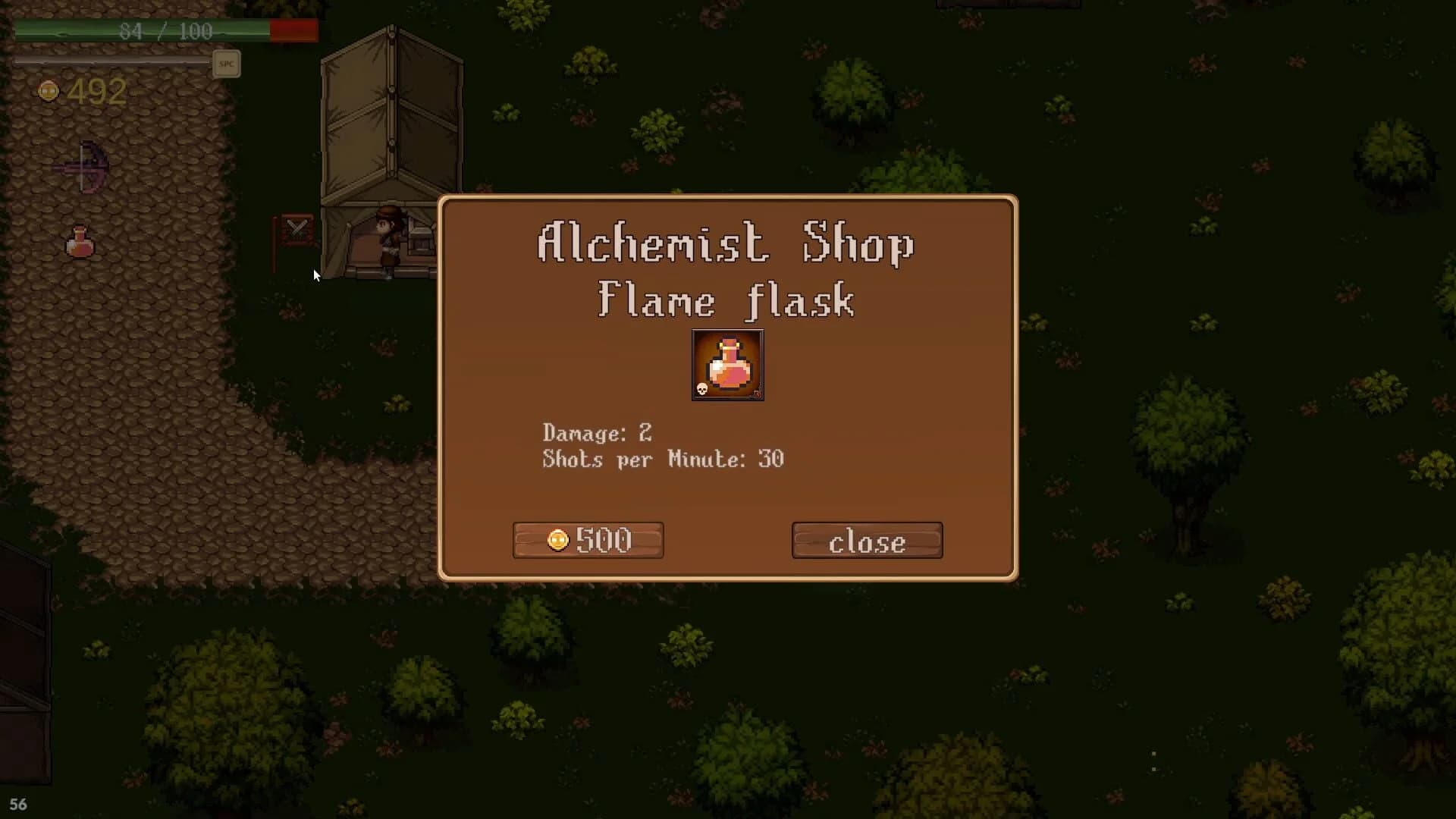This screenshot has height=819, width=1456.
Task: Close the Alchemist Shop dialog
Action: 867,540
